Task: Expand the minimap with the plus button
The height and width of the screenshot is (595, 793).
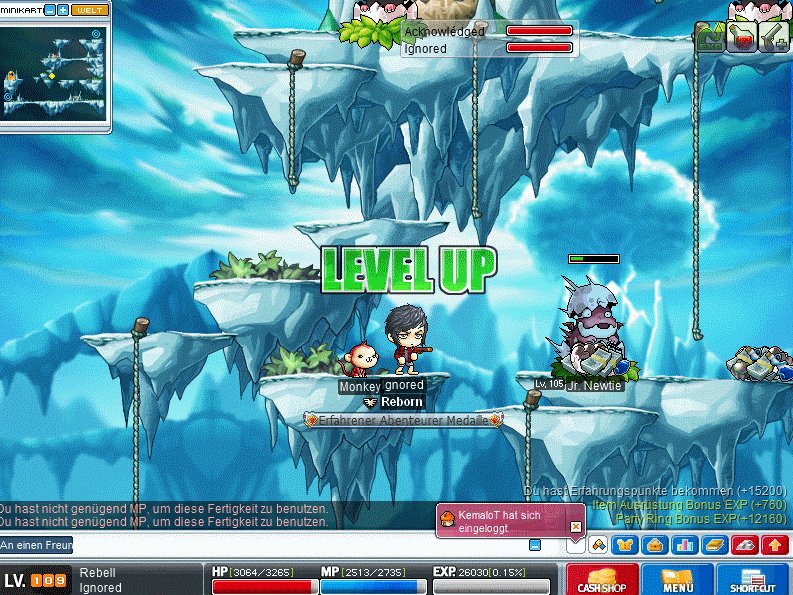Action: pos(63,10)
